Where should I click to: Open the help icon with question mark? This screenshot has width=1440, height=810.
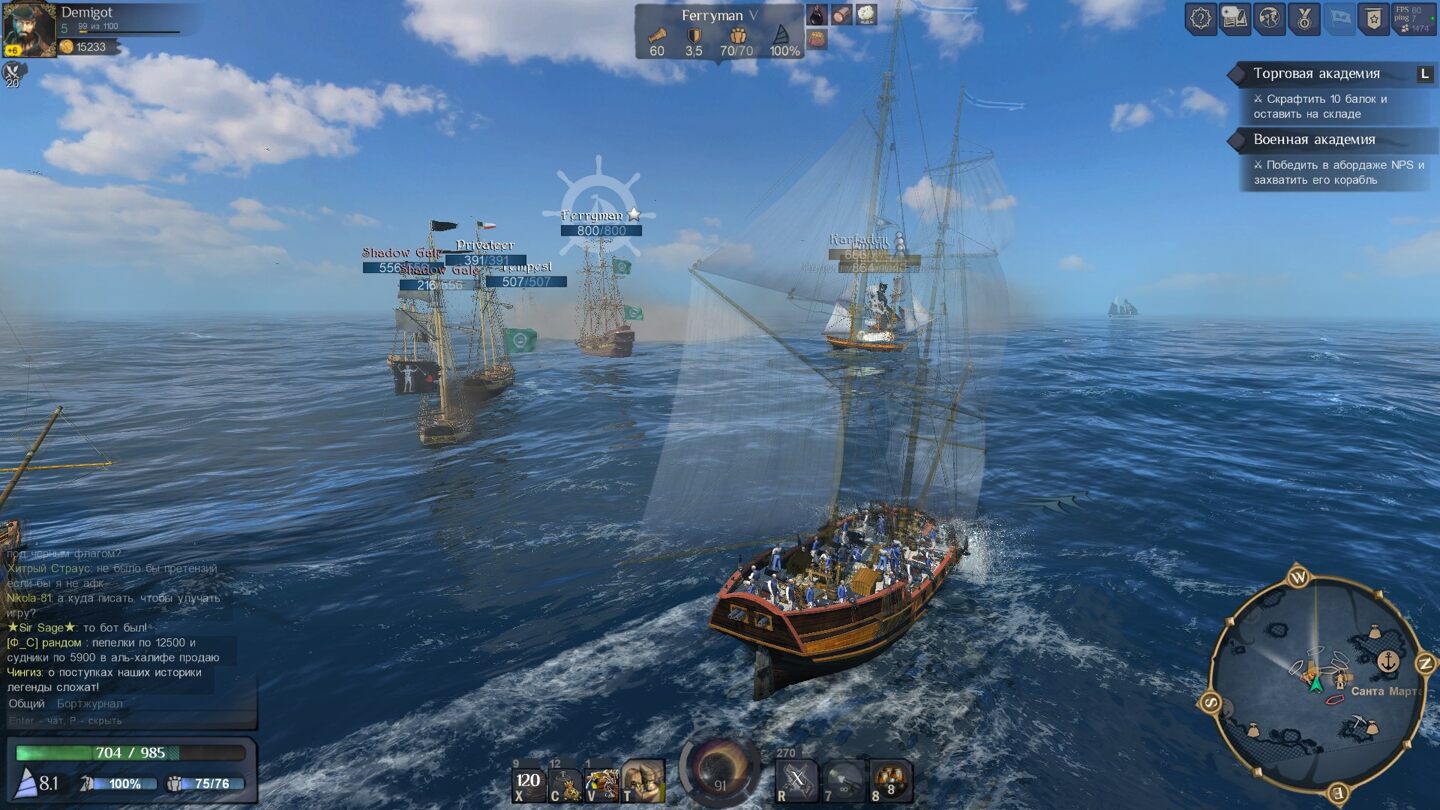pos(1201,19)
